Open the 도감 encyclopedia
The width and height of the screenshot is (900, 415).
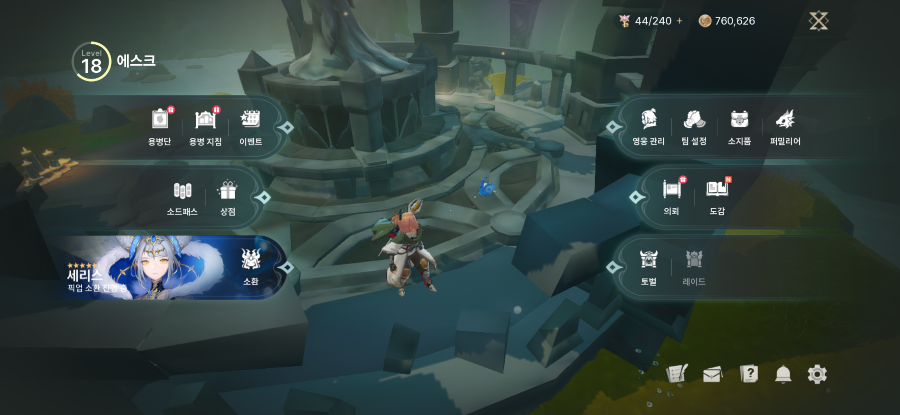pyautogui.click(x=717, y=194)
